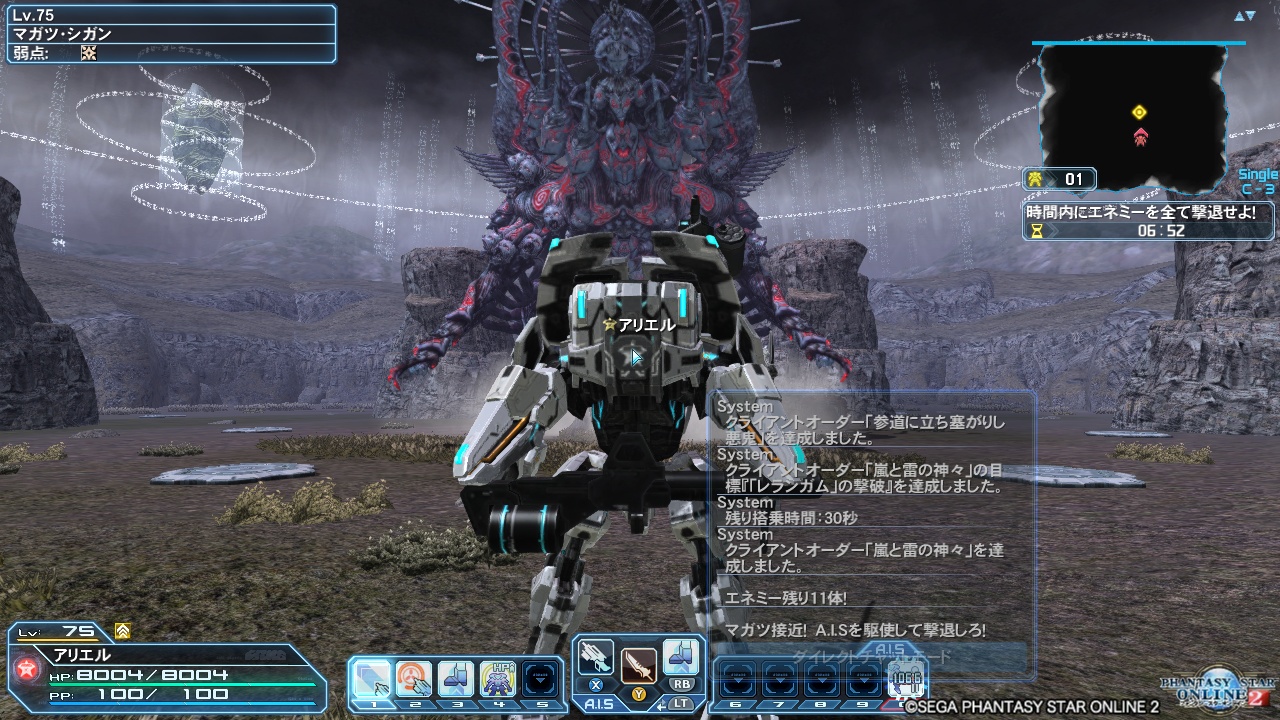Choose the blade weapon action icon
The height and width of the screenshot is (720, 1280).
(x=638, y=664)
